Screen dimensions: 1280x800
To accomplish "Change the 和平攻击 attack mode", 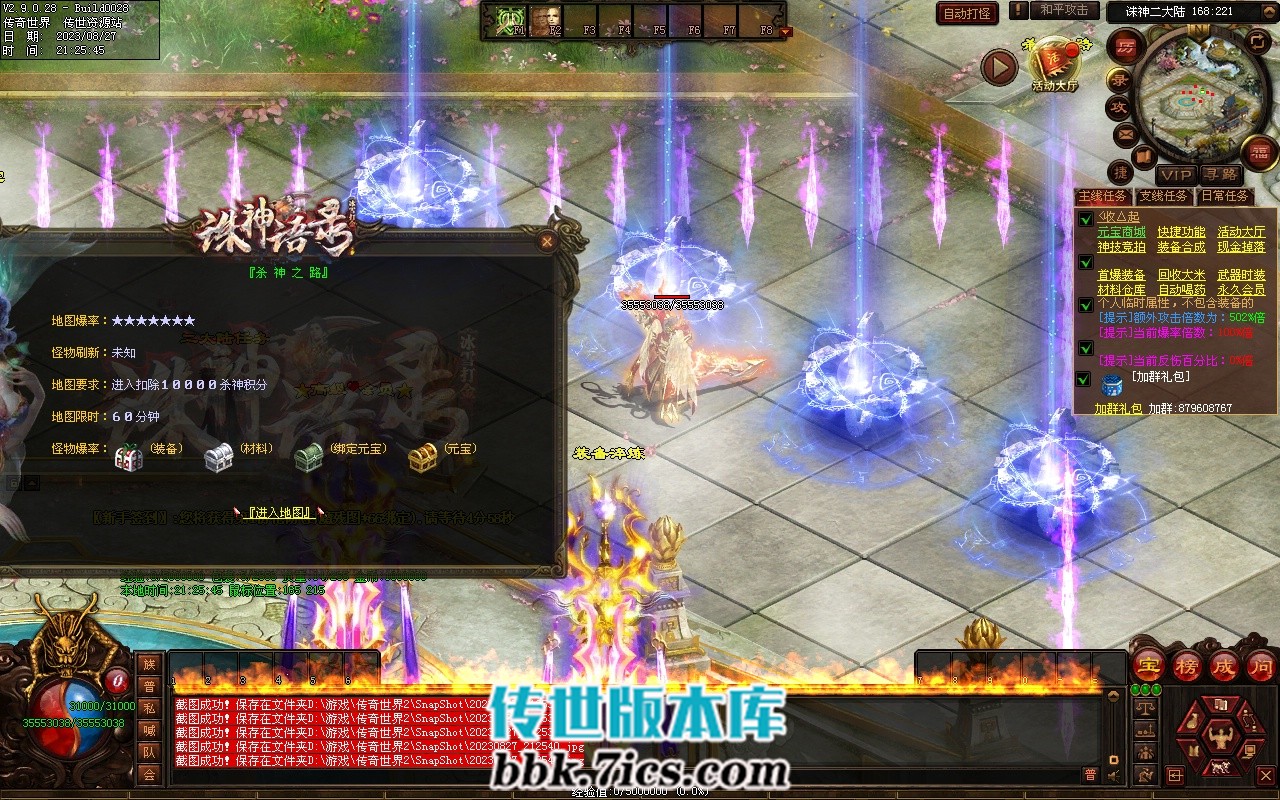I will tap(1063, 10).
